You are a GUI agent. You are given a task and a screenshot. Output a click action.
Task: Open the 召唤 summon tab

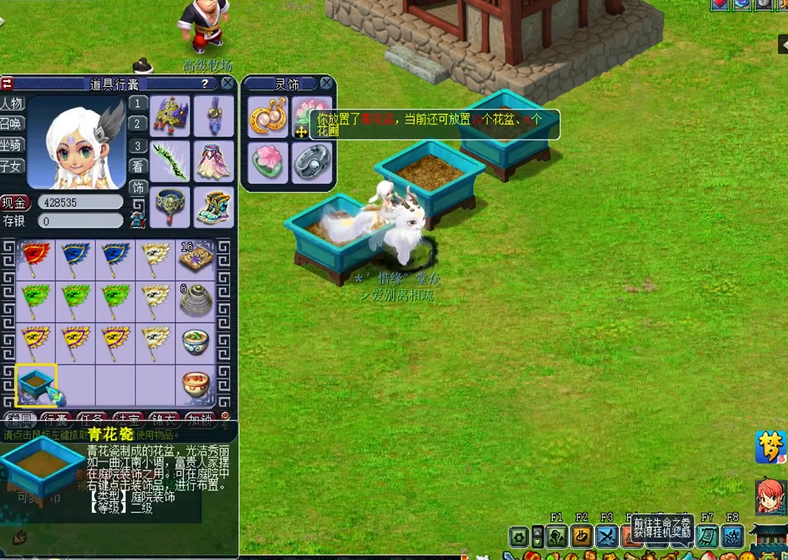[x=12, y=124]
